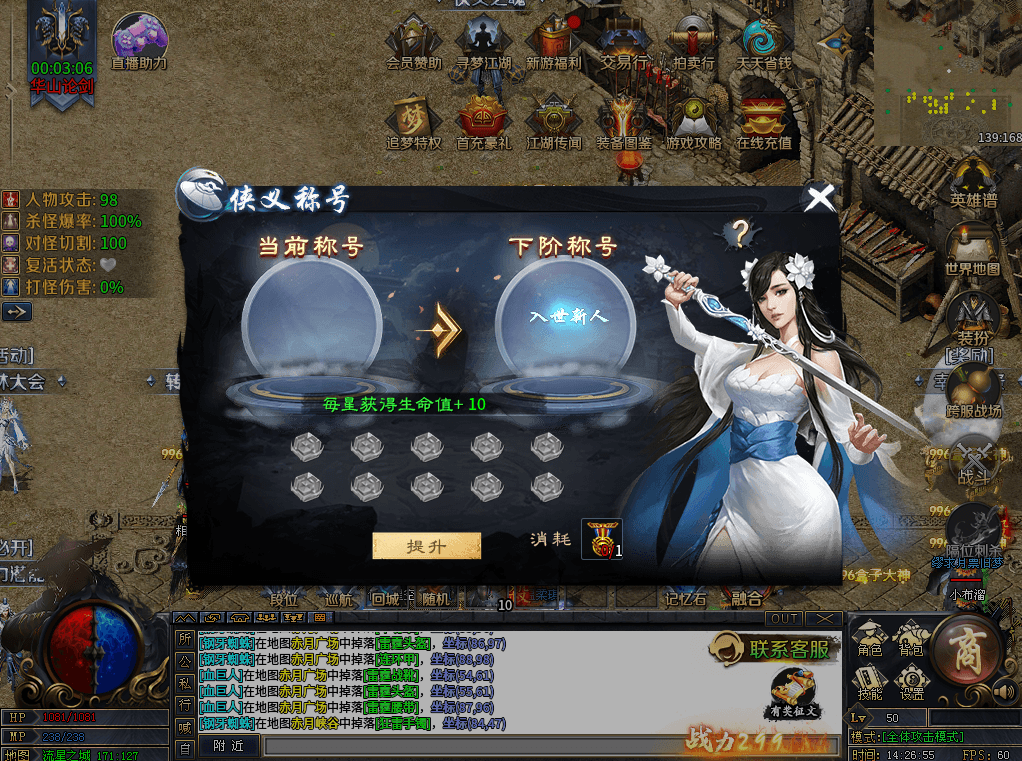Viewport: 1022px width, 761px height.
Task: Open 会员赞助 membership menu
Action: pos(413,43)
